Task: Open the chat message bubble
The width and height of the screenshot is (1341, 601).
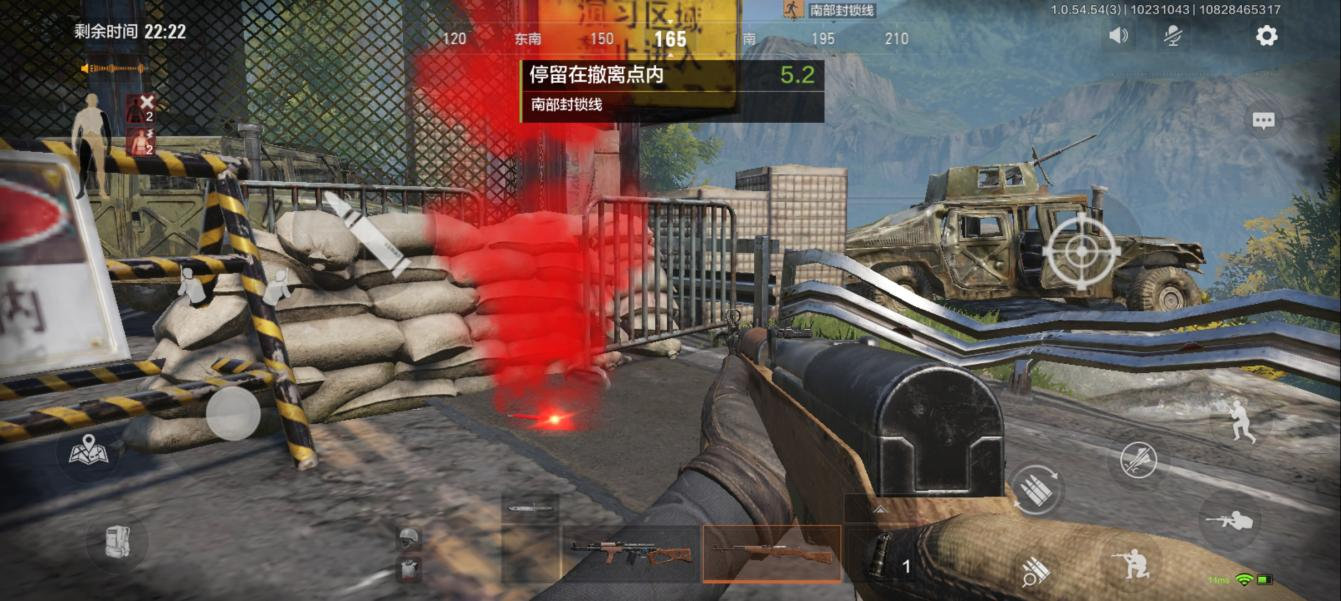Action: tap(1264, 121)
